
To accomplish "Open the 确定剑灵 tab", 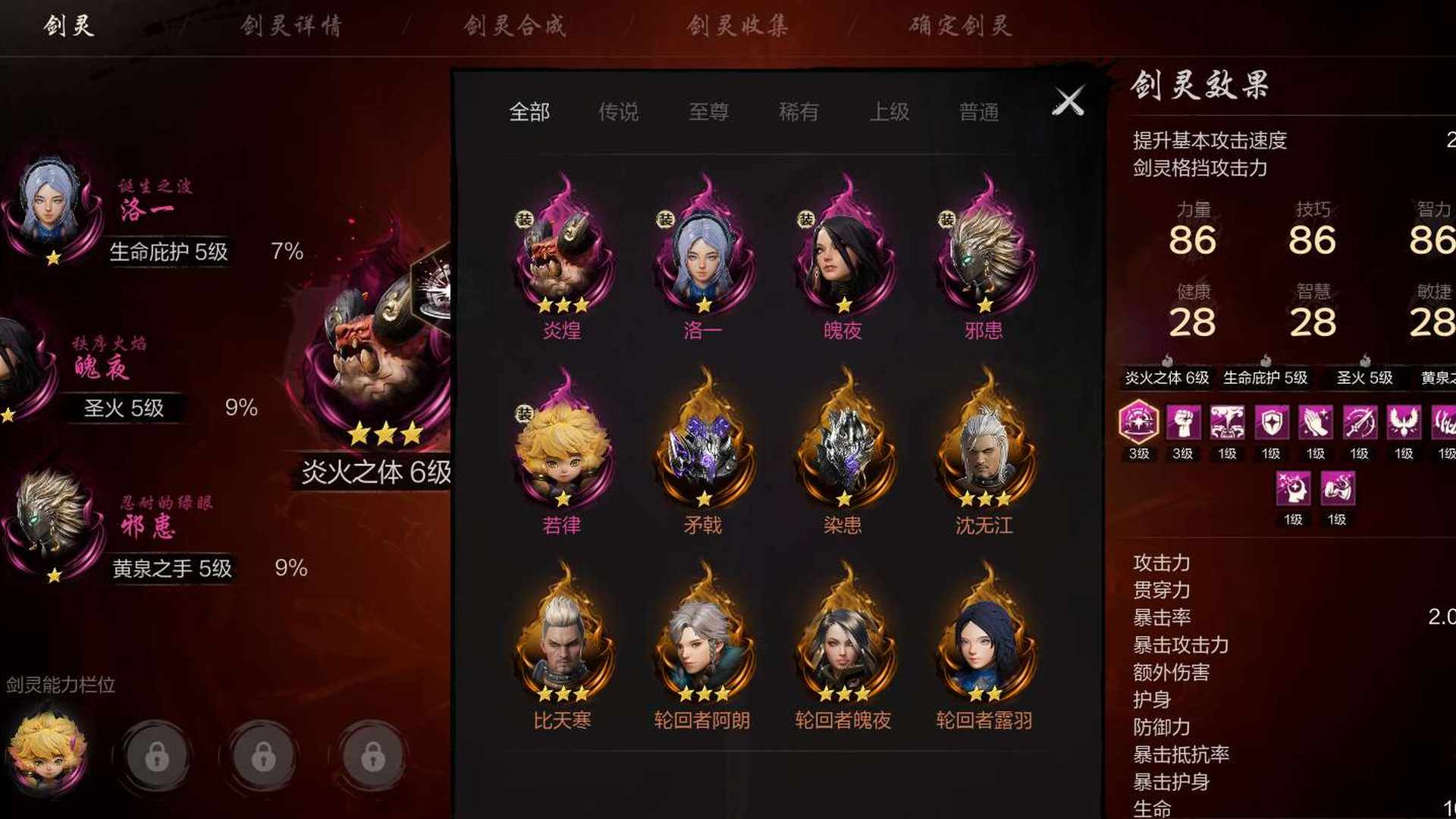I will (960, 27).
